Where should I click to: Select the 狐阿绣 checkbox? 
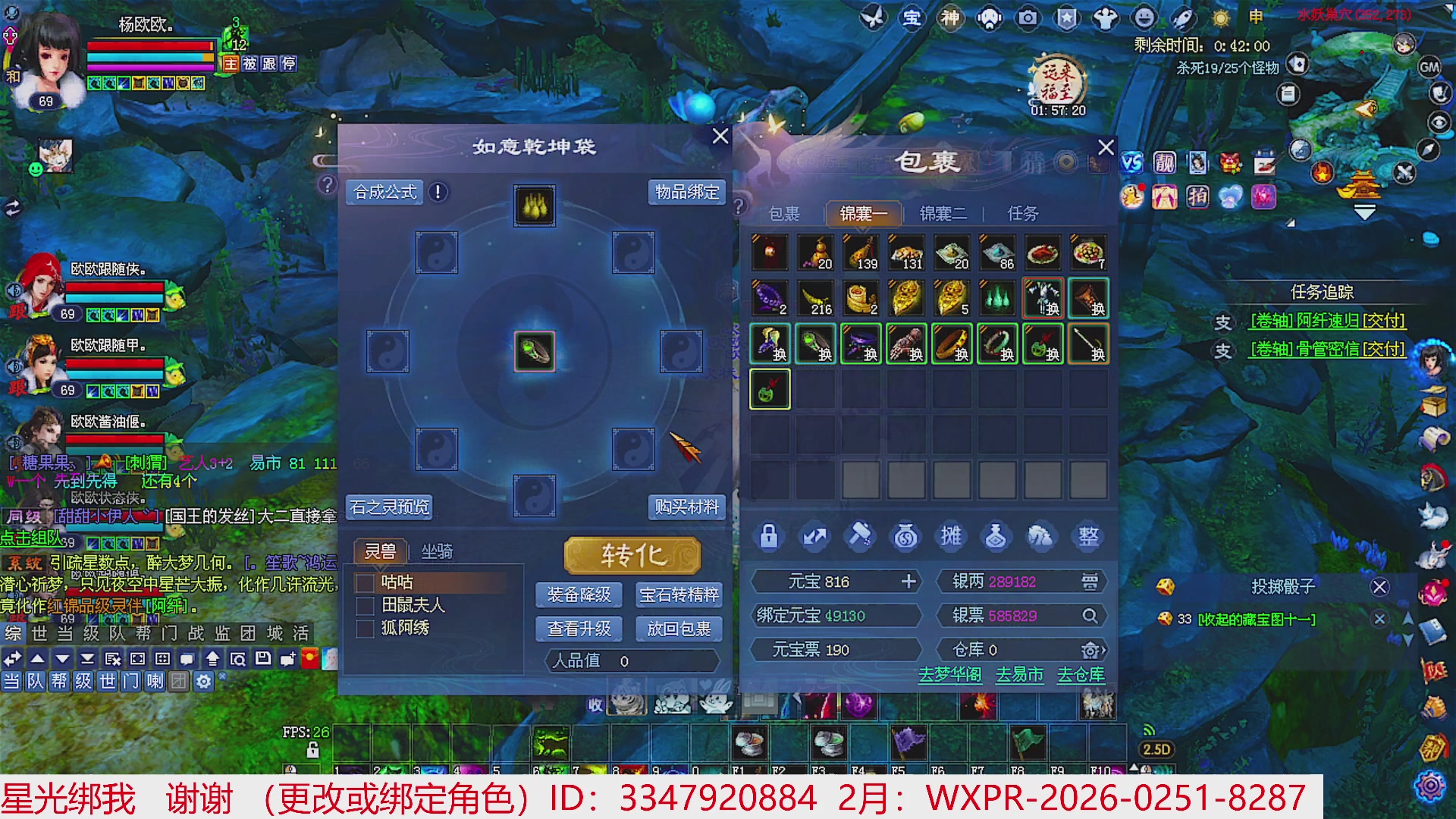coord(364,629)
